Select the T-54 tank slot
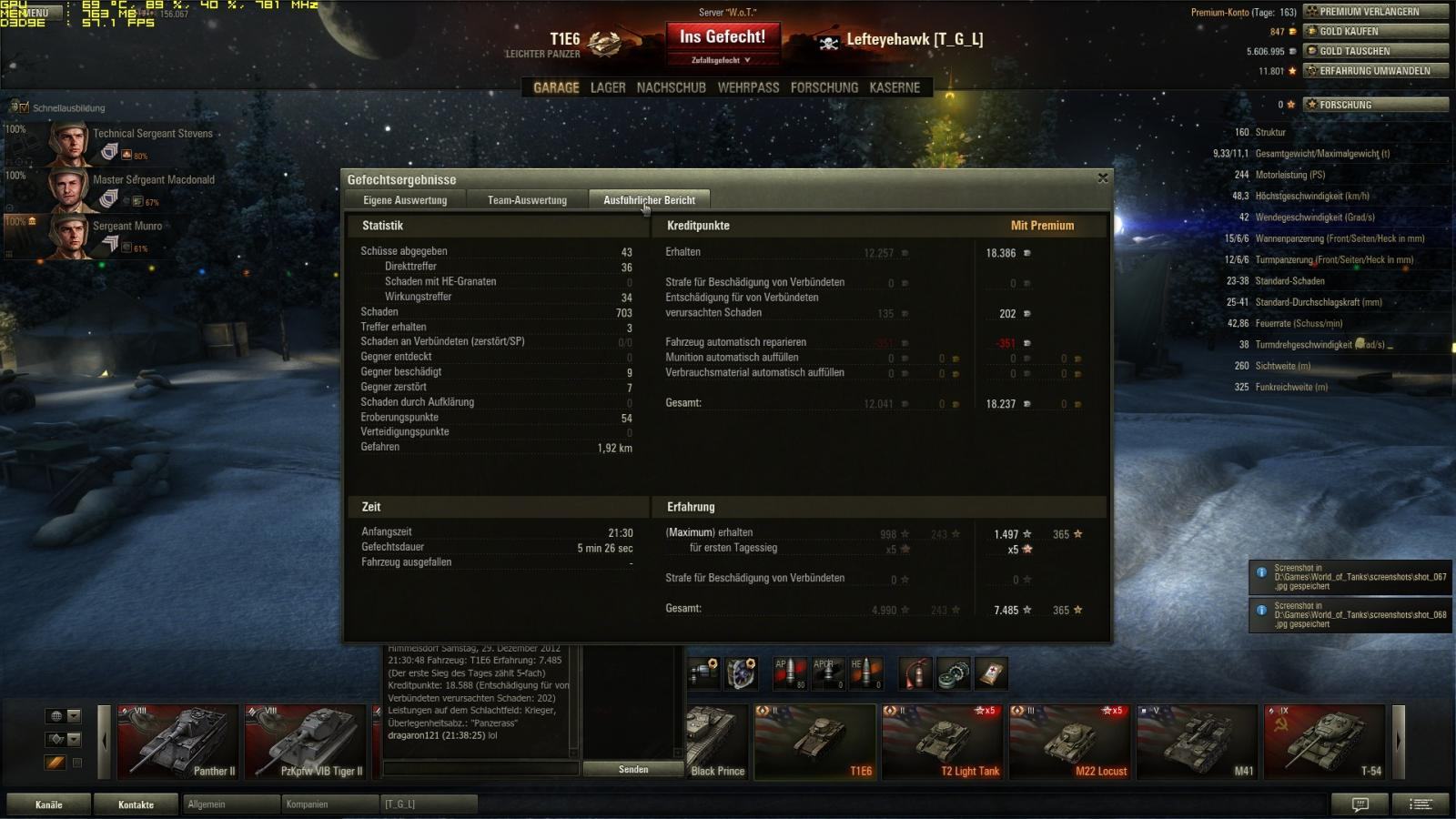The width and height of the screenshot is (1456, 819). pos(1324,742)
